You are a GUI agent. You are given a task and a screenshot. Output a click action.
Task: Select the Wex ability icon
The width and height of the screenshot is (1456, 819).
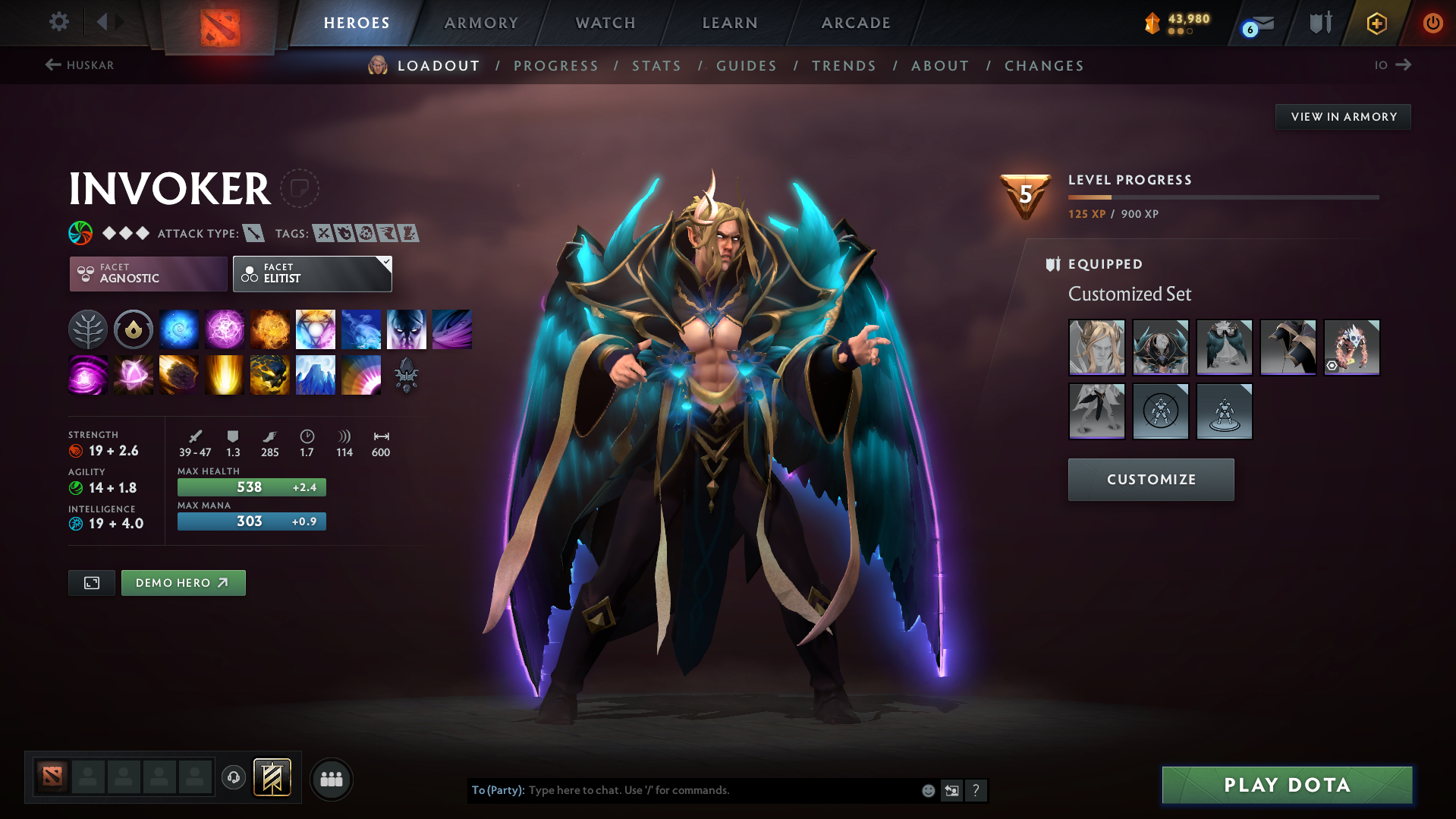224,329
